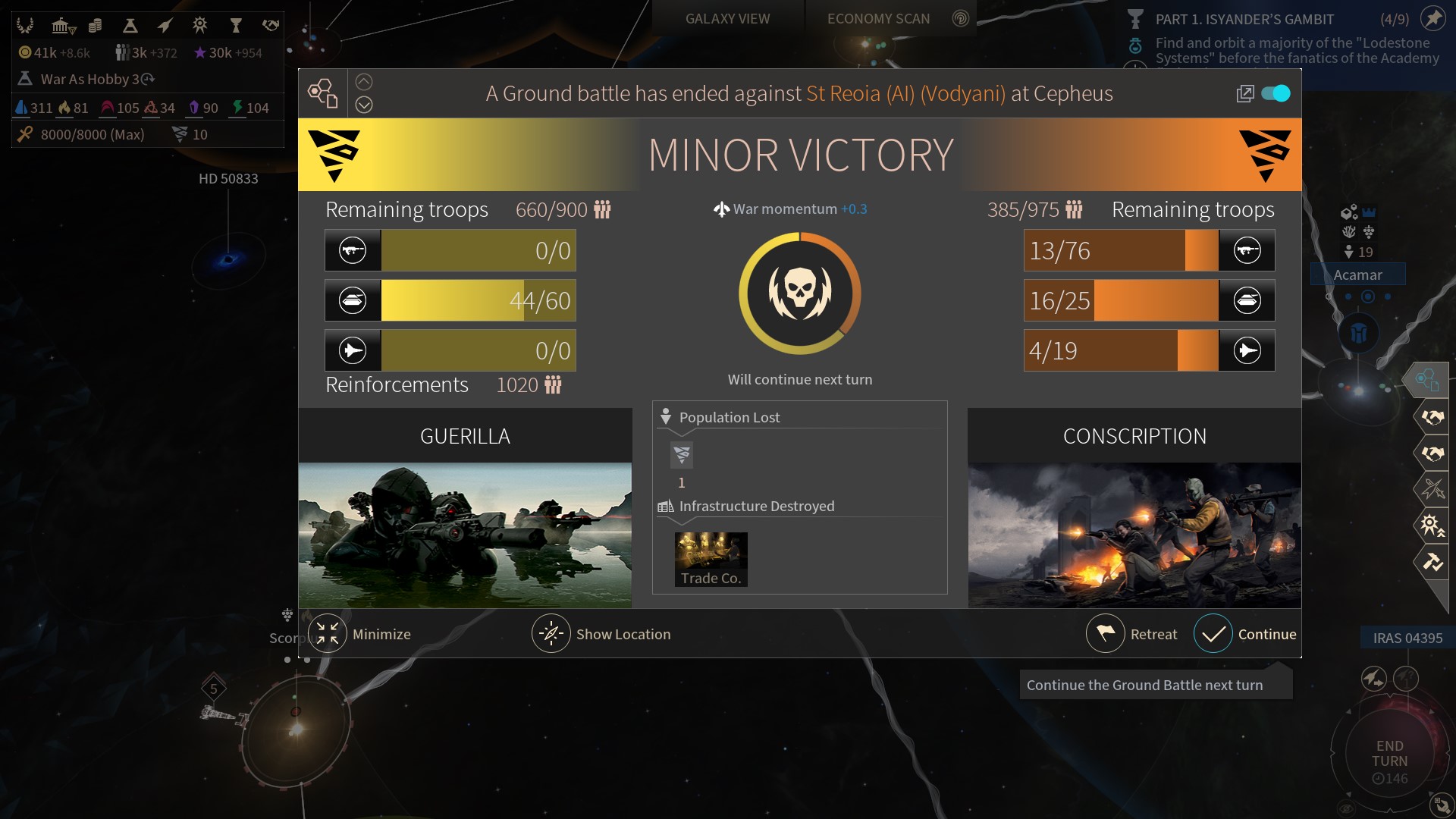
Task: Open the research flask screen
Action: pos(130,27)
